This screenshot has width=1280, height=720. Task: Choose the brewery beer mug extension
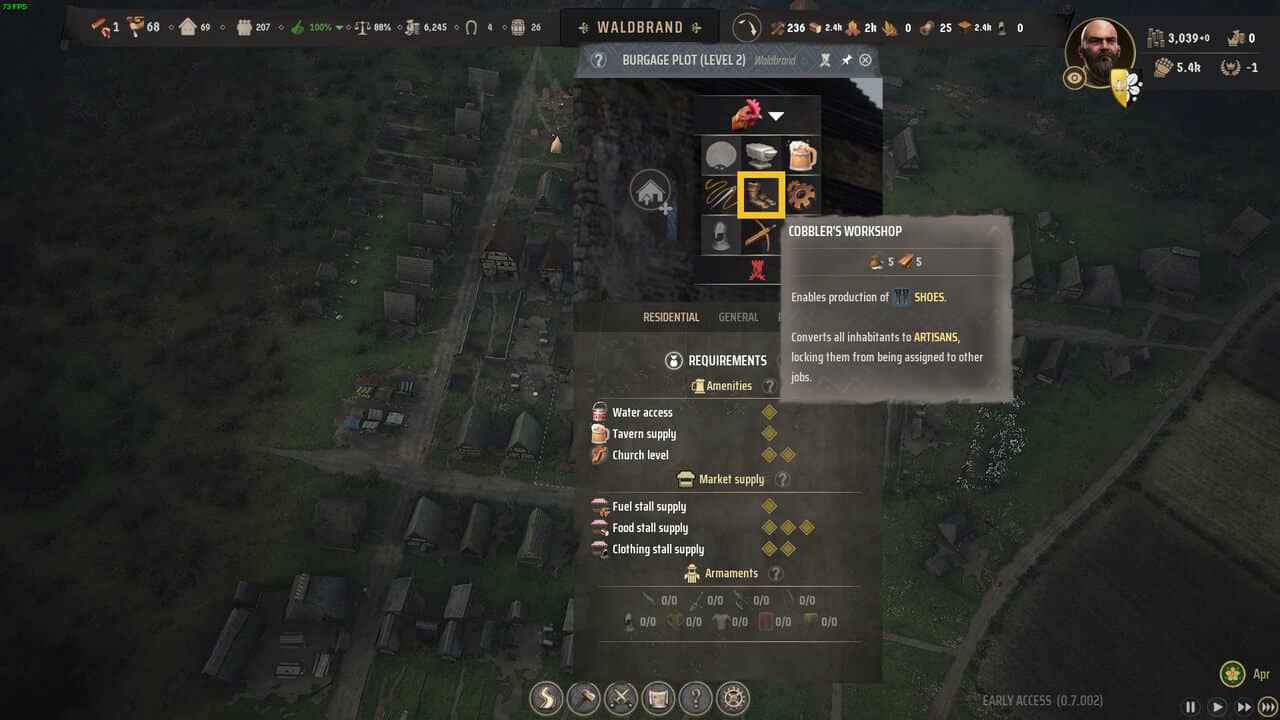(801, 155)
